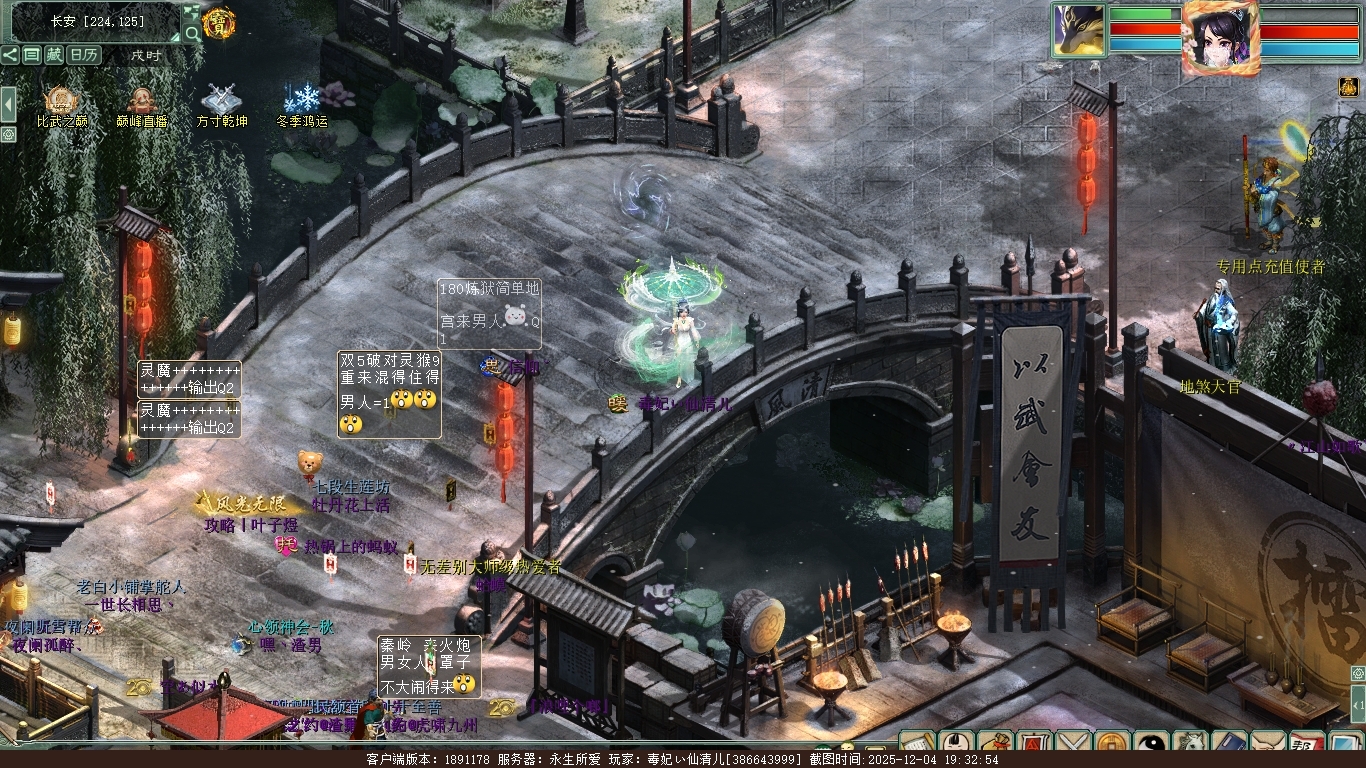
Task: Click the 藏 button under the minimap
Action: (54, 55)
